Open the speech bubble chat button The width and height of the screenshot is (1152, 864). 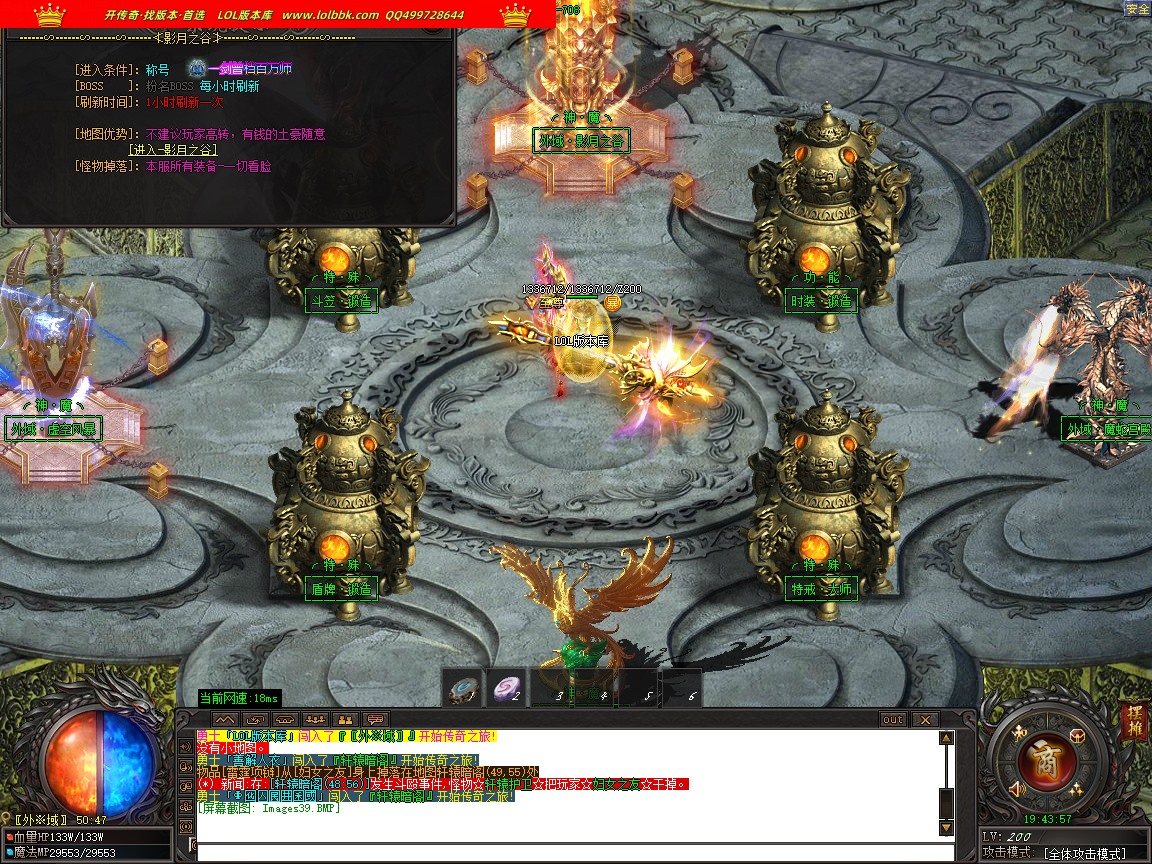click(375, 719)
